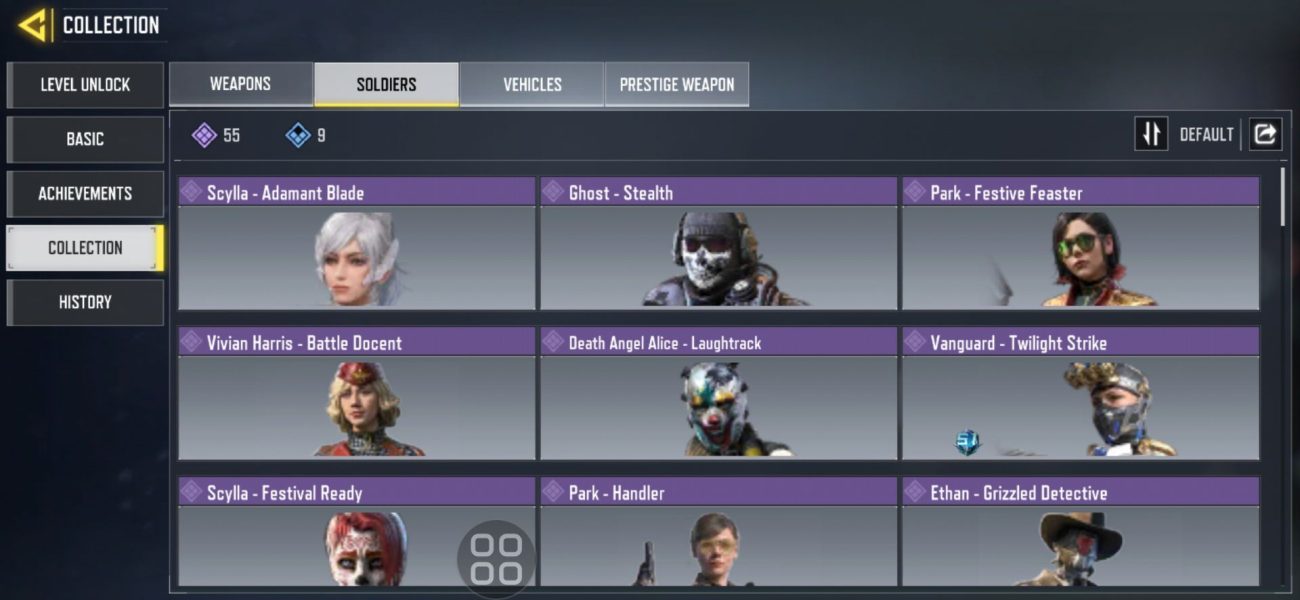The width and height of the screenshot is (1300, 600).
Task: Choose the Ghost - Stealth soldier card
Action: [x=718, y=244]
